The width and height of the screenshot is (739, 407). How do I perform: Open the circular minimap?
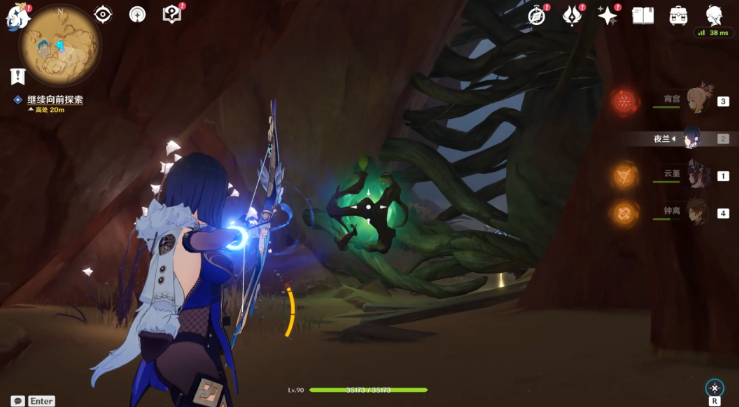pos(58,46)
